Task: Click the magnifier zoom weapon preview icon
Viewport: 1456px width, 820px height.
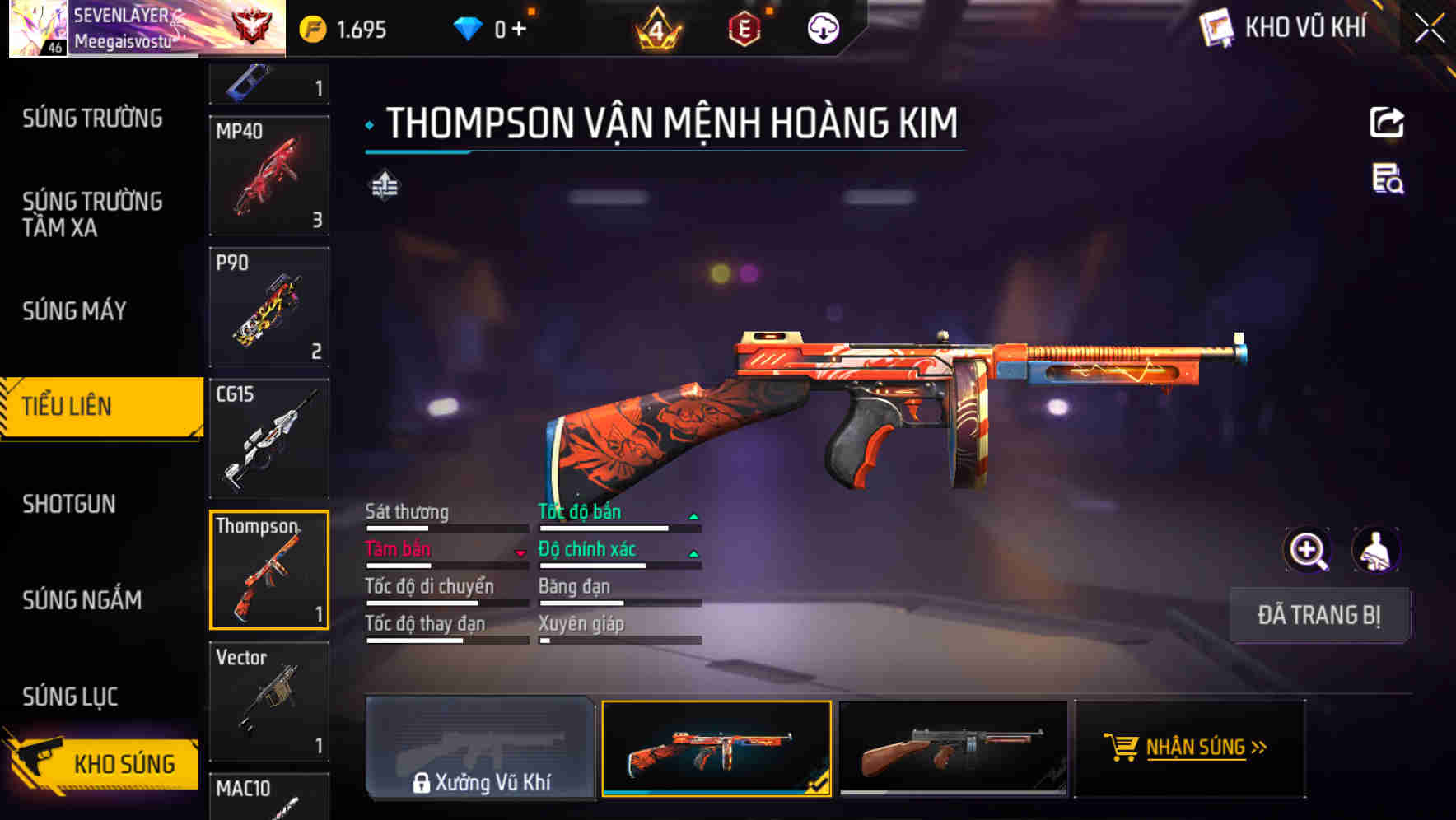Action: [x=1308, y=549]
